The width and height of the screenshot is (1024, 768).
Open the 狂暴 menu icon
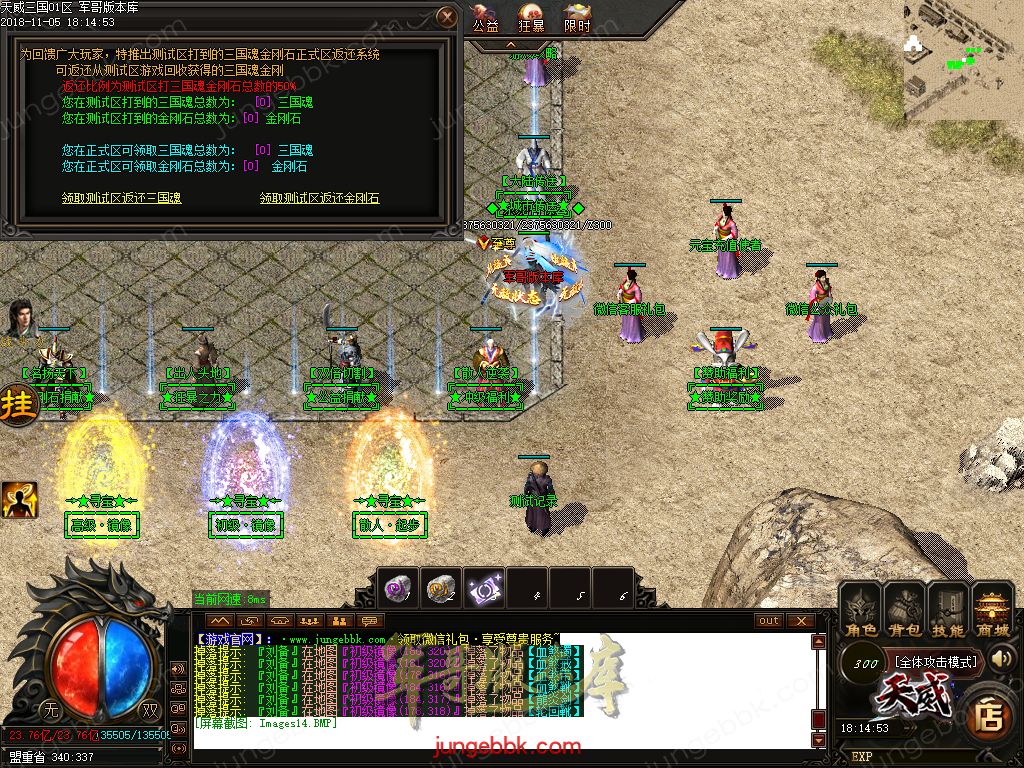click(532, 17)
